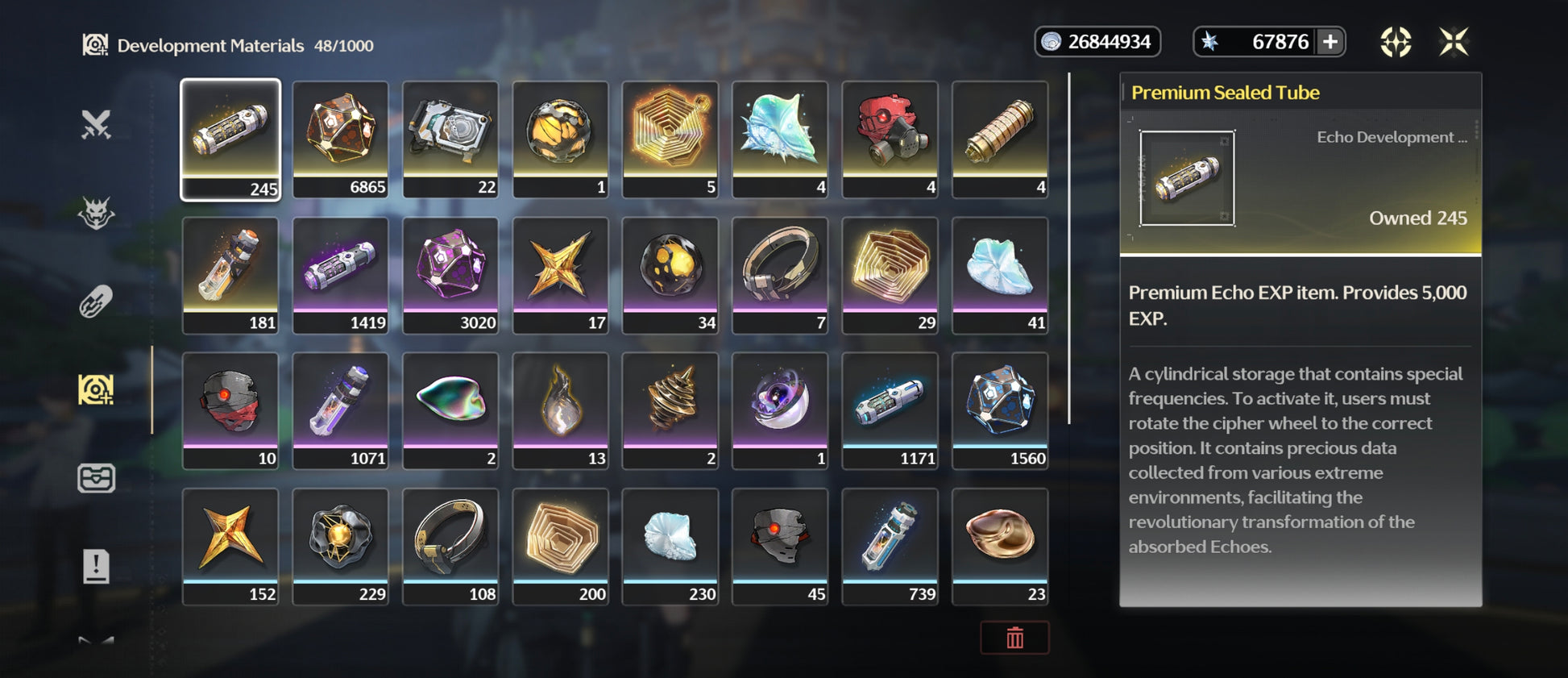The height and width of the screenshot is (678, 1568).
Task: Select the Premium Sealed Tube slot with 245
Action: (230, 139)
